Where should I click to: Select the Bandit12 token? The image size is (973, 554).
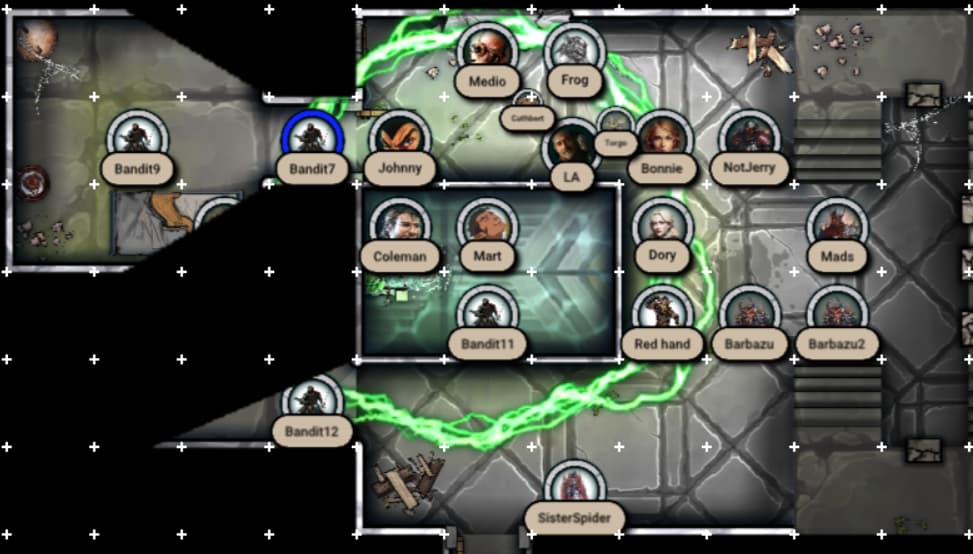coord(313,402)
